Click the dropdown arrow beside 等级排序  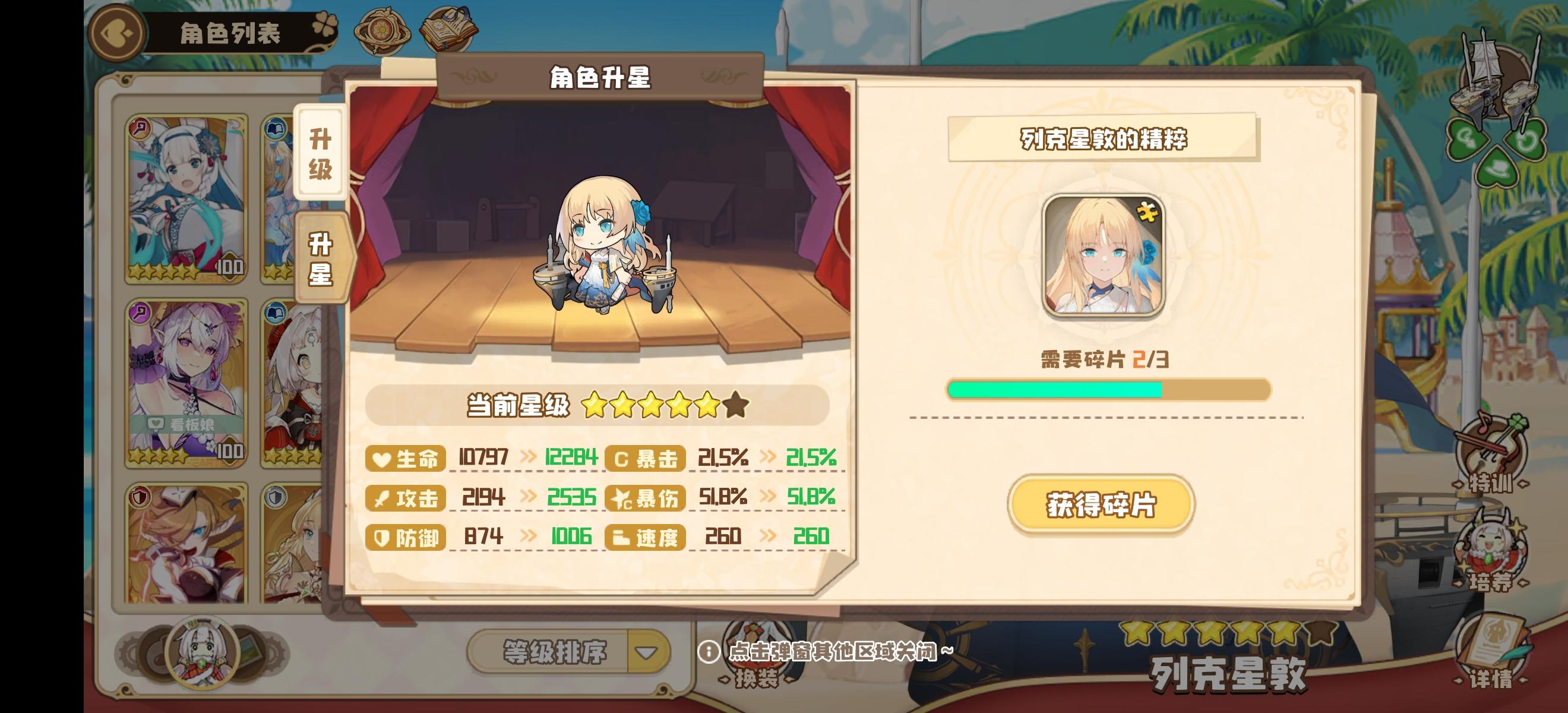(643, 652)
